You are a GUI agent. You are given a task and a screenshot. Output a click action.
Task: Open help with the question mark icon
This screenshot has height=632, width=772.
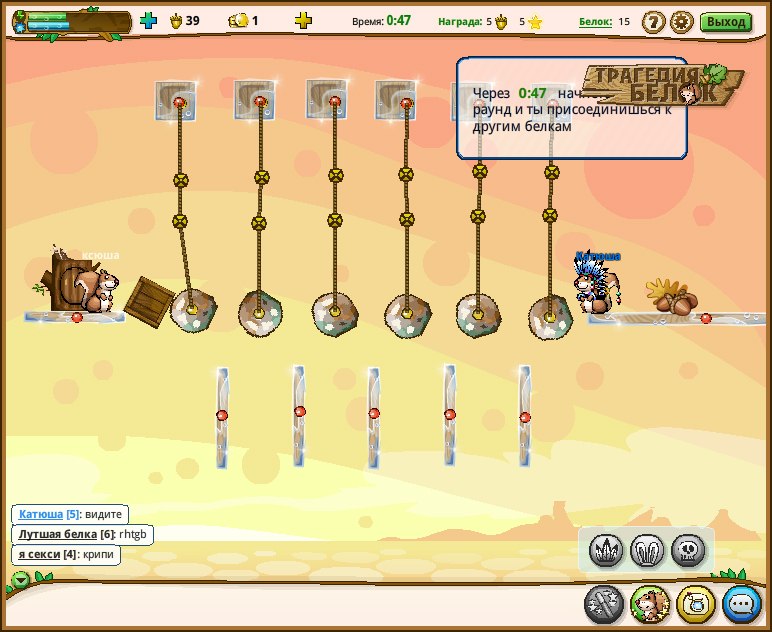click(653, 21)
